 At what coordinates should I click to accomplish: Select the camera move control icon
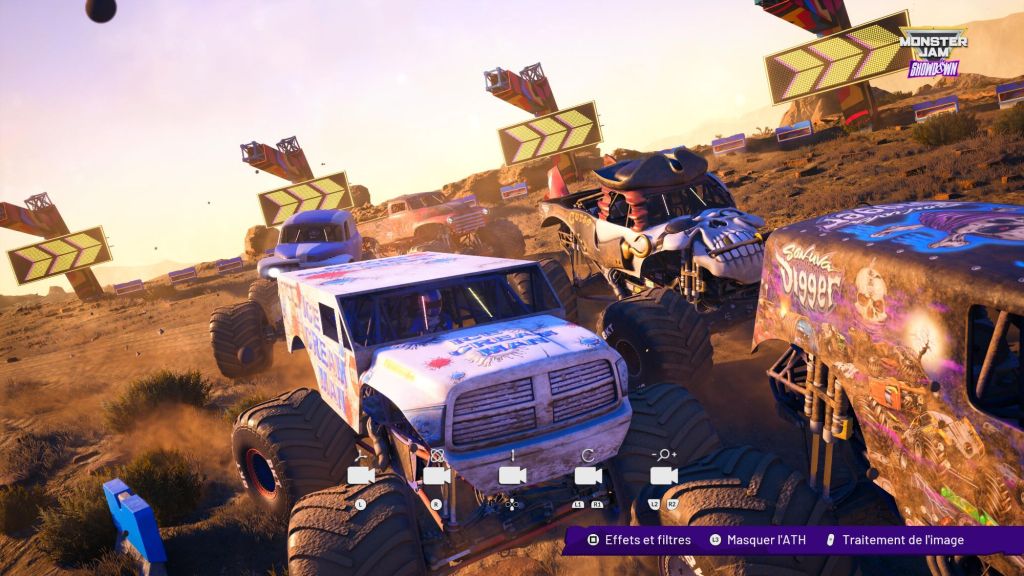click(x=360, y=475)
